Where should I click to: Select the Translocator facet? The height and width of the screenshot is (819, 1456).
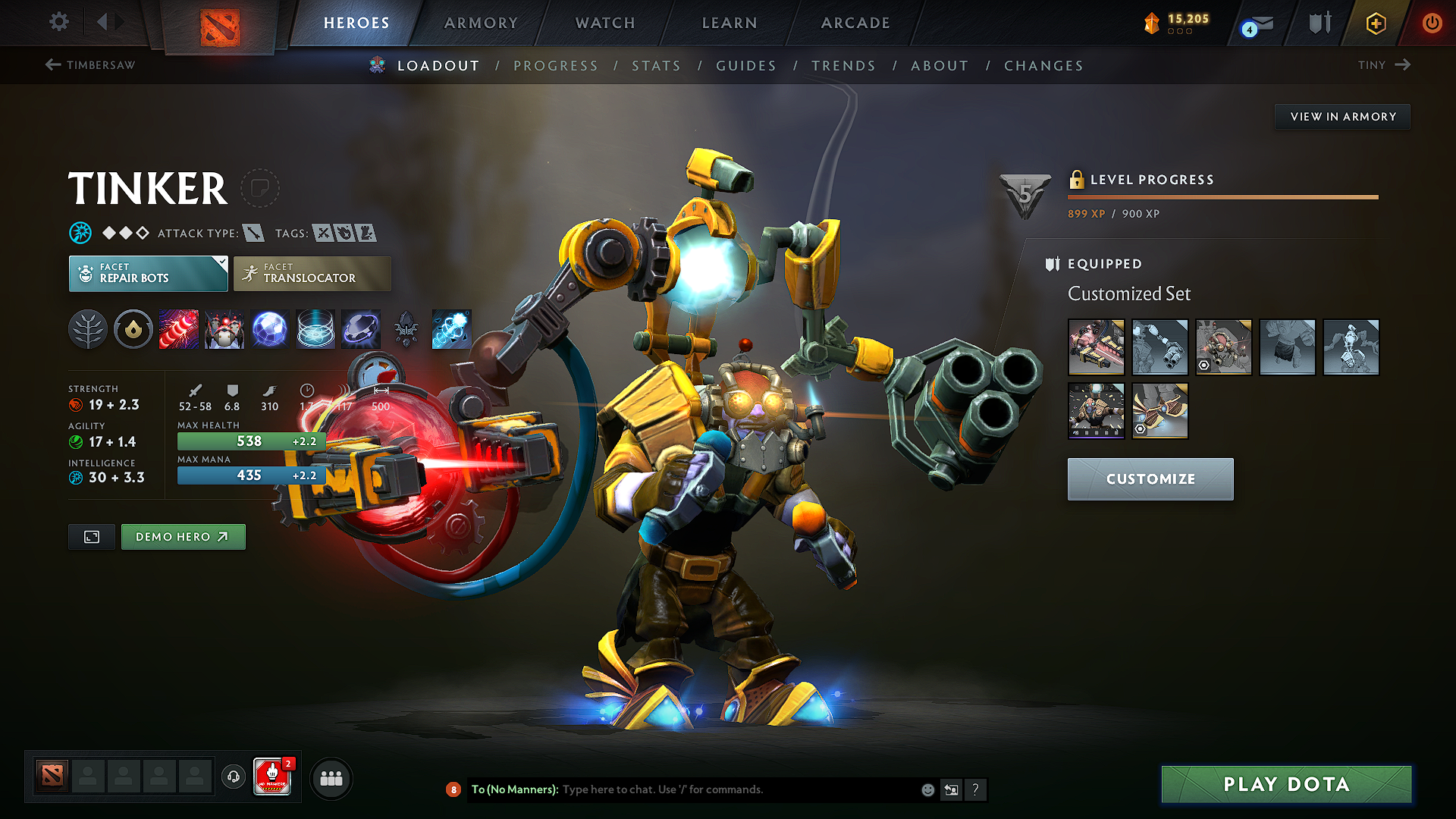[x=312, y=273]
